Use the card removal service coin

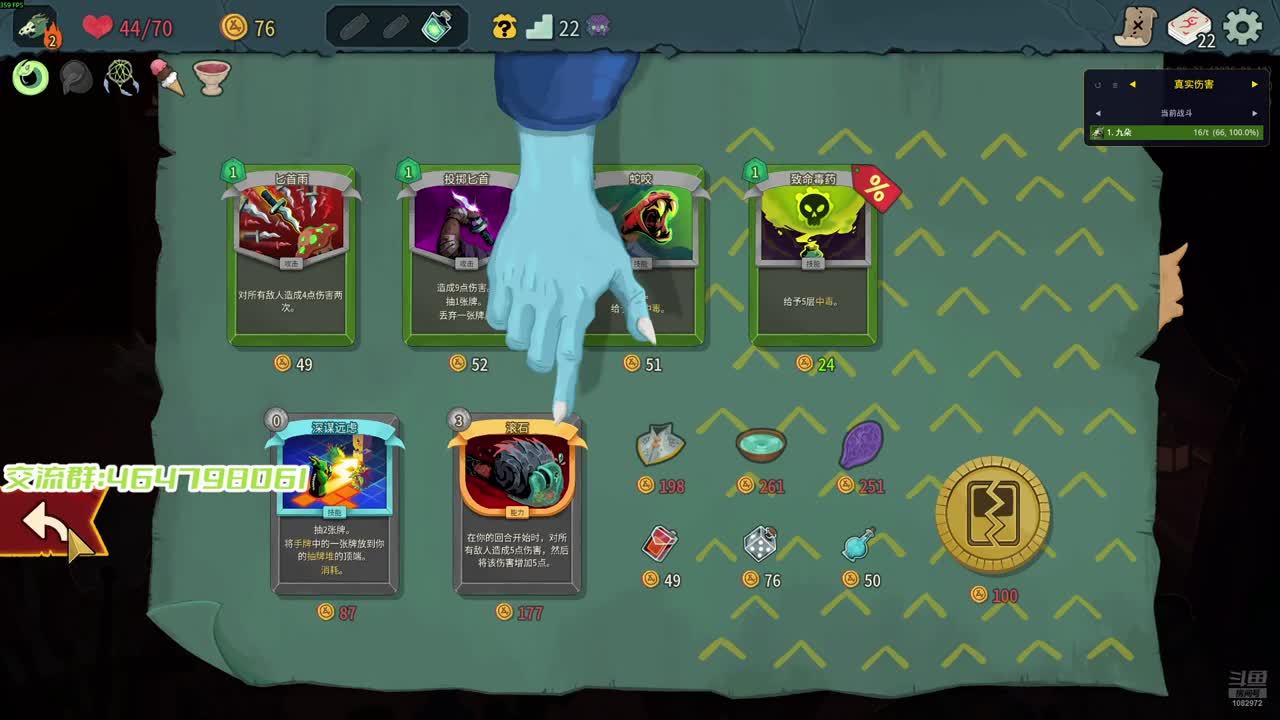tap(992, 515)
